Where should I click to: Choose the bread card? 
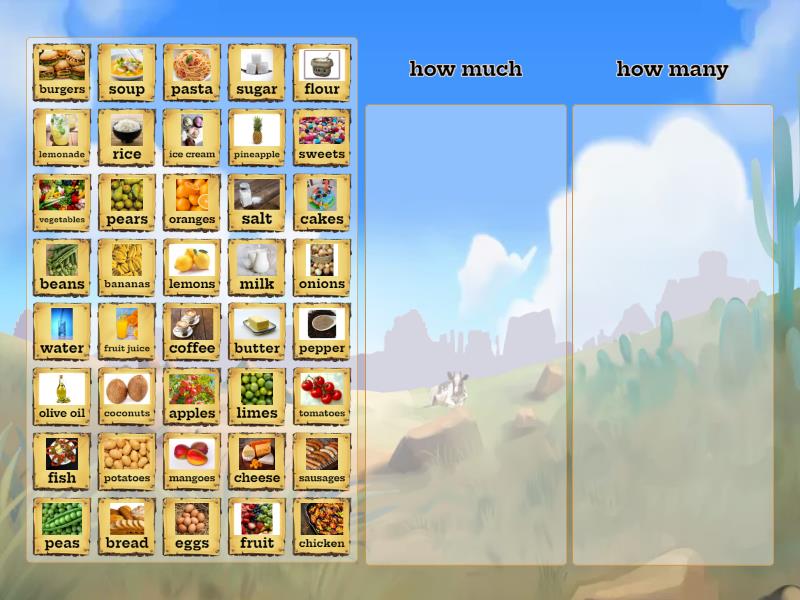point(127,526)
